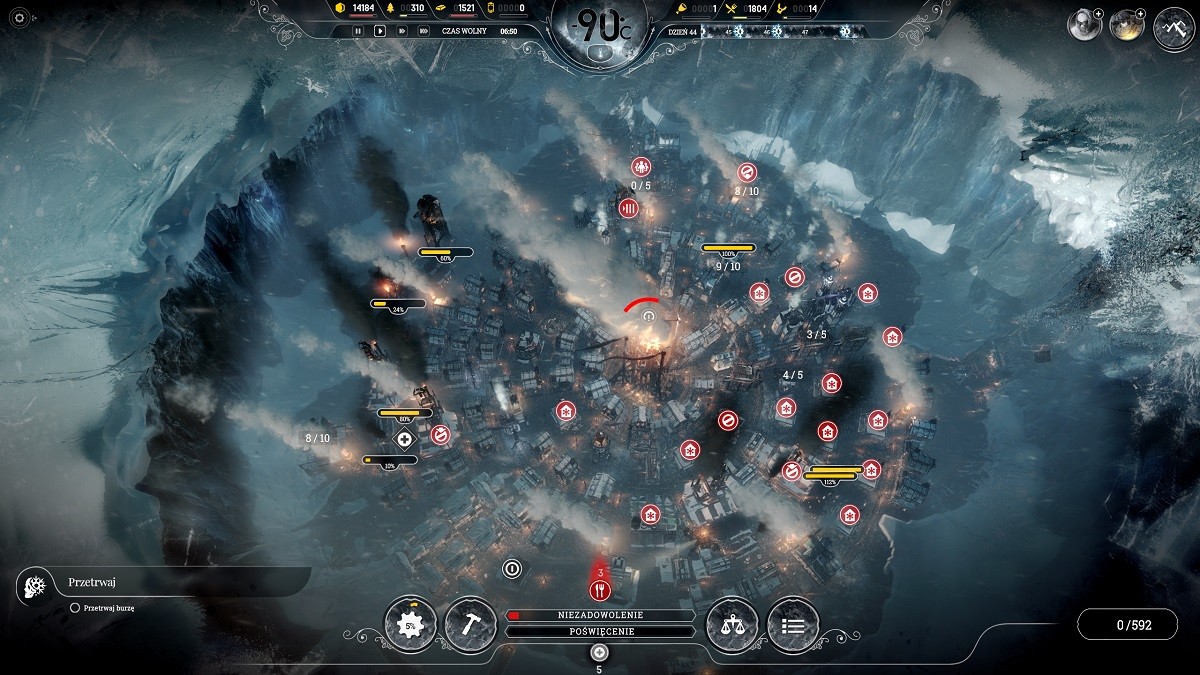Click the Poświęcenie bar
1200x675 pixels.
tap(600, 632)
